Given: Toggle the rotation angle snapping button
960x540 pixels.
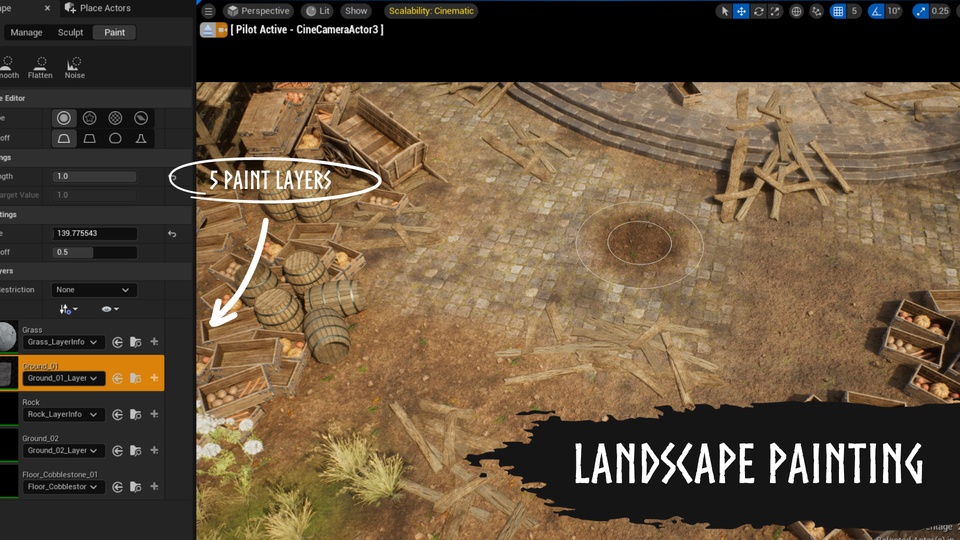Looking at the screenshot, I should [876, 11].
